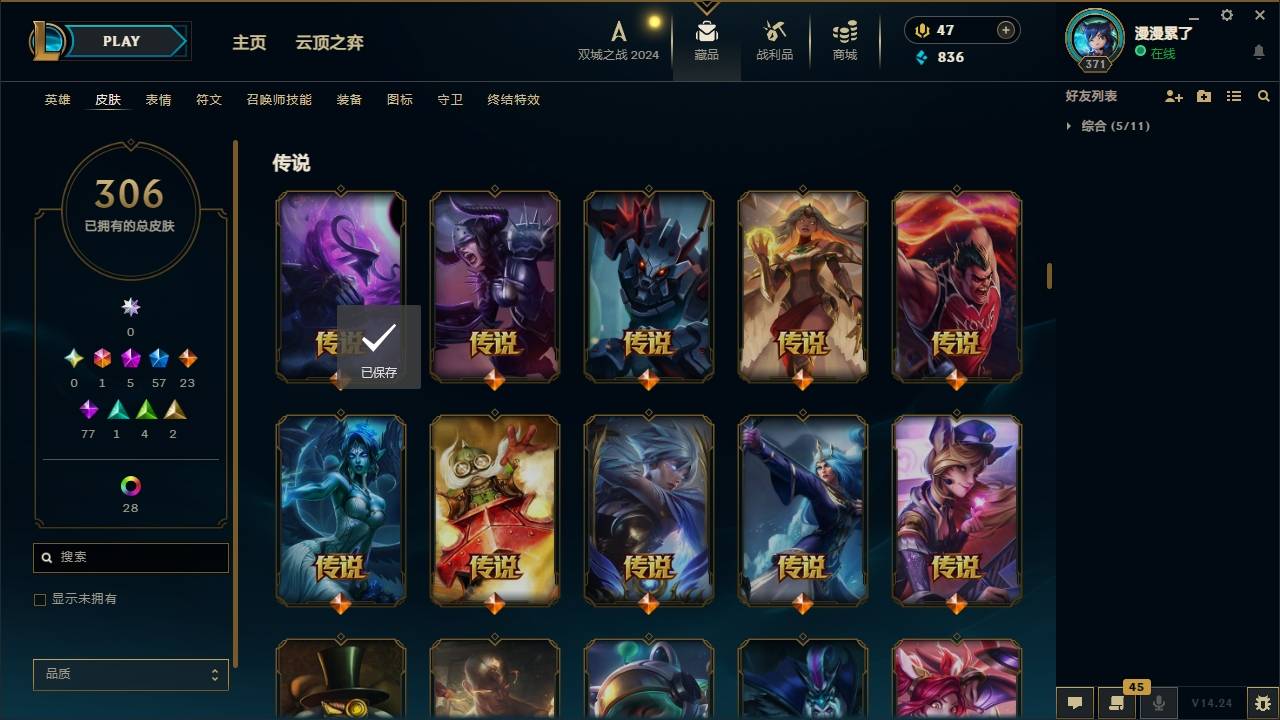Open the chat bubble icon at bottom right
The image size is (1280, 720).
1074,703
